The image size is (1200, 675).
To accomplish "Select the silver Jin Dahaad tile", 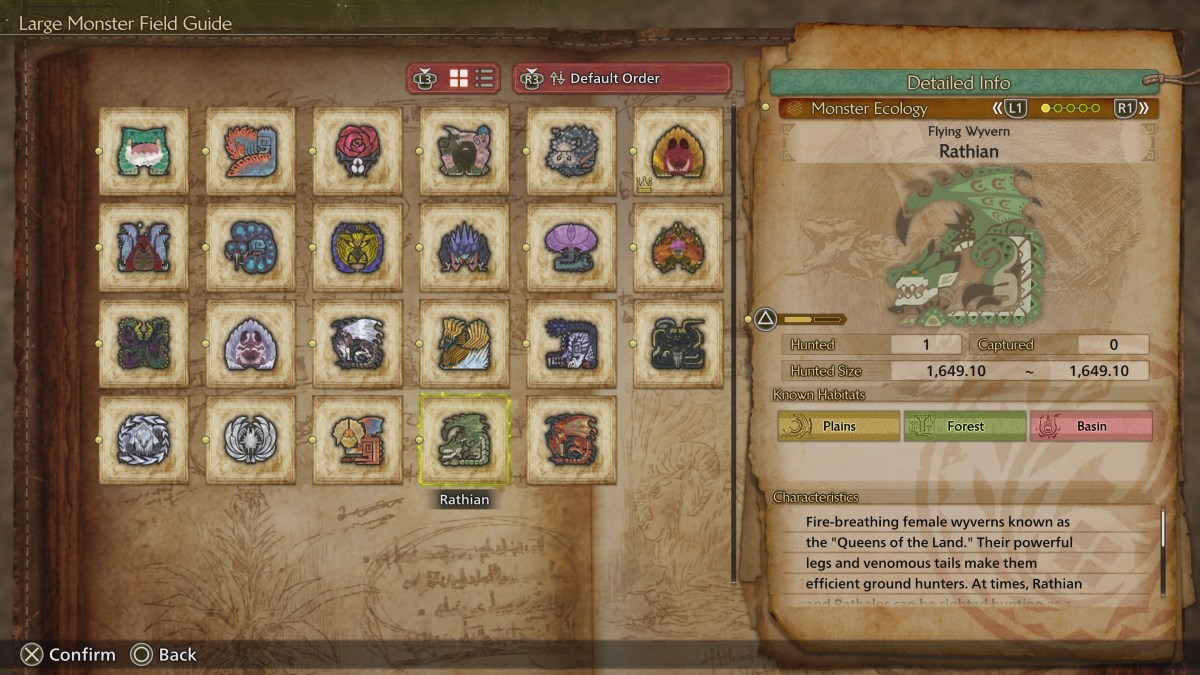I will coord(144,440).
